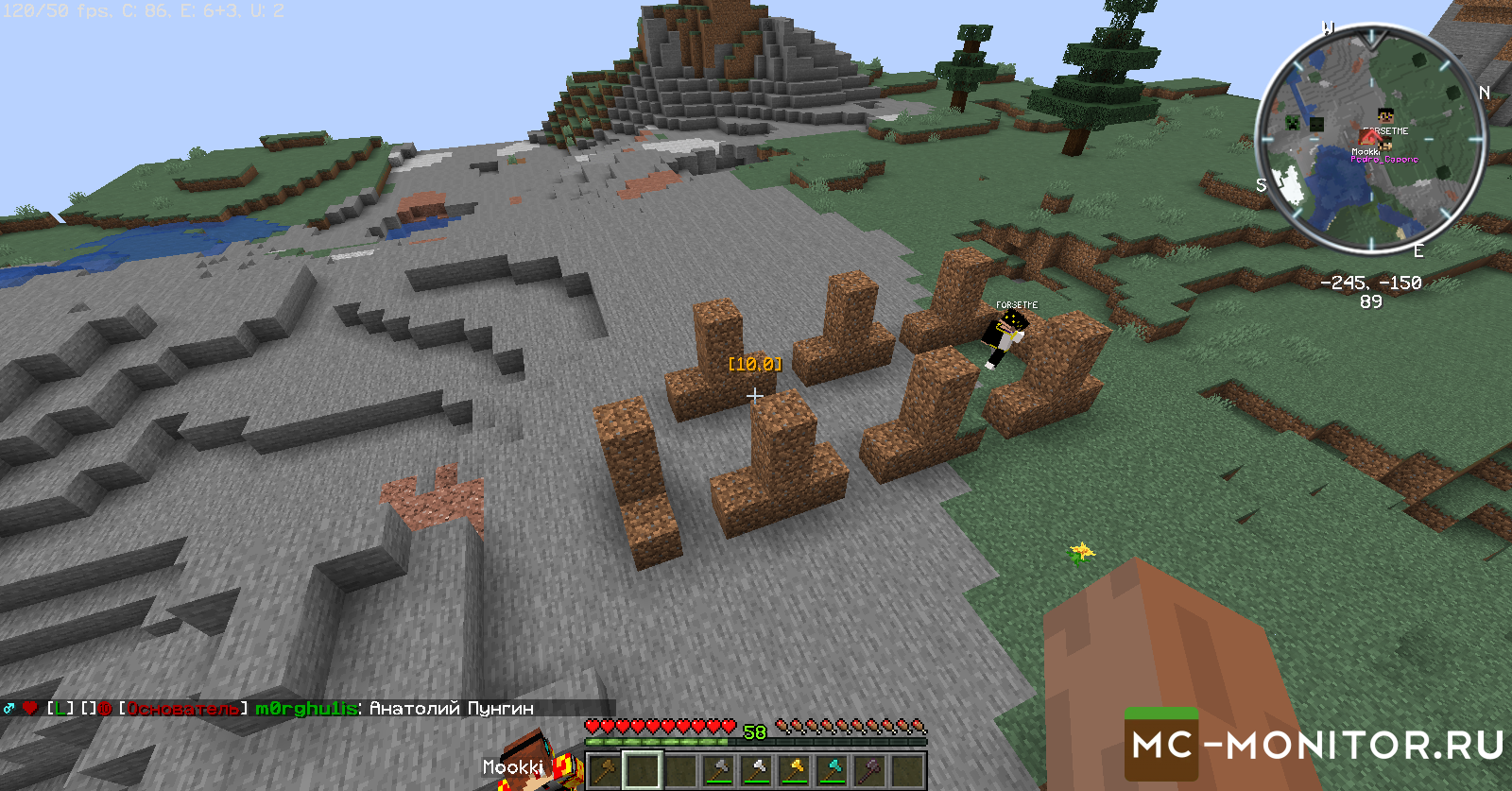The width and height of the screenshot is (1512, 791).
Task: Select the wooden axe hotbar slot
Action: pyautogui.click(x=605, y=770)
